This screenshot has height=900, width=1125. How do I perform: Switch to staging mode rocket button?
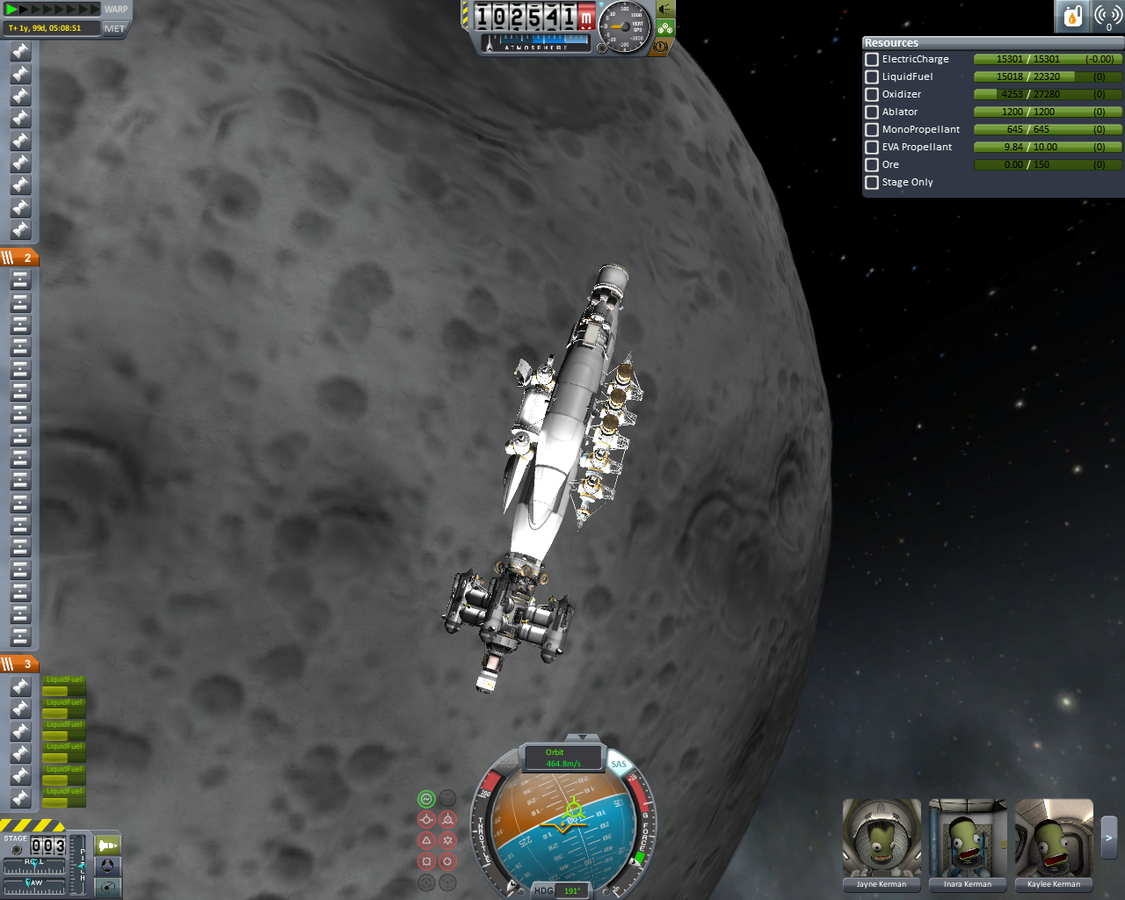pos(107,846)
